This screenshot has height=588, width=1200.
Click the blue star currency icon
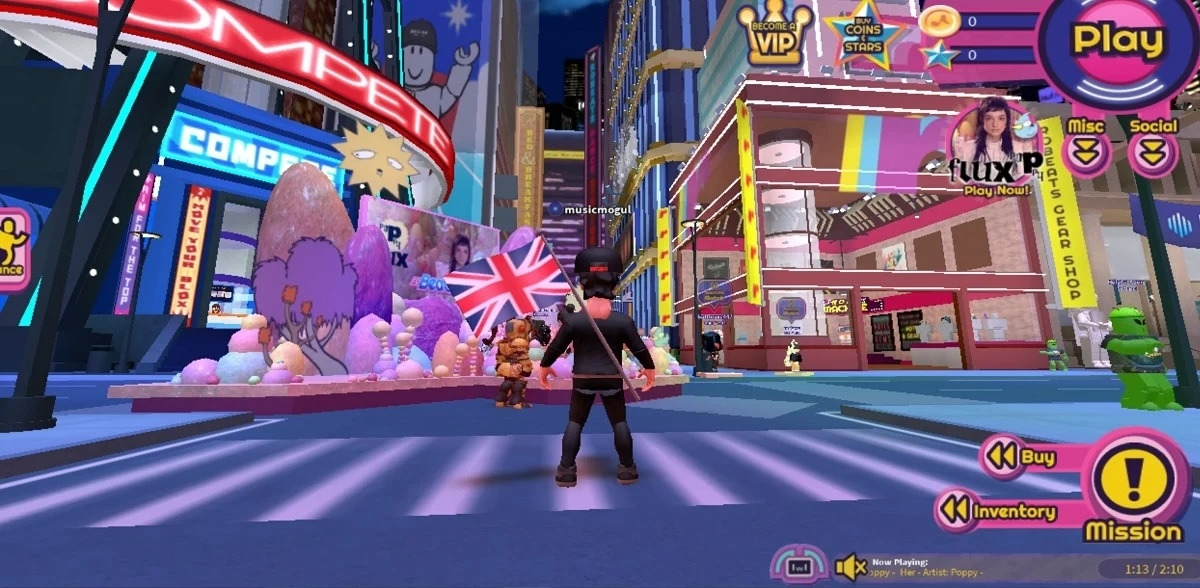[x=939, y=55]
